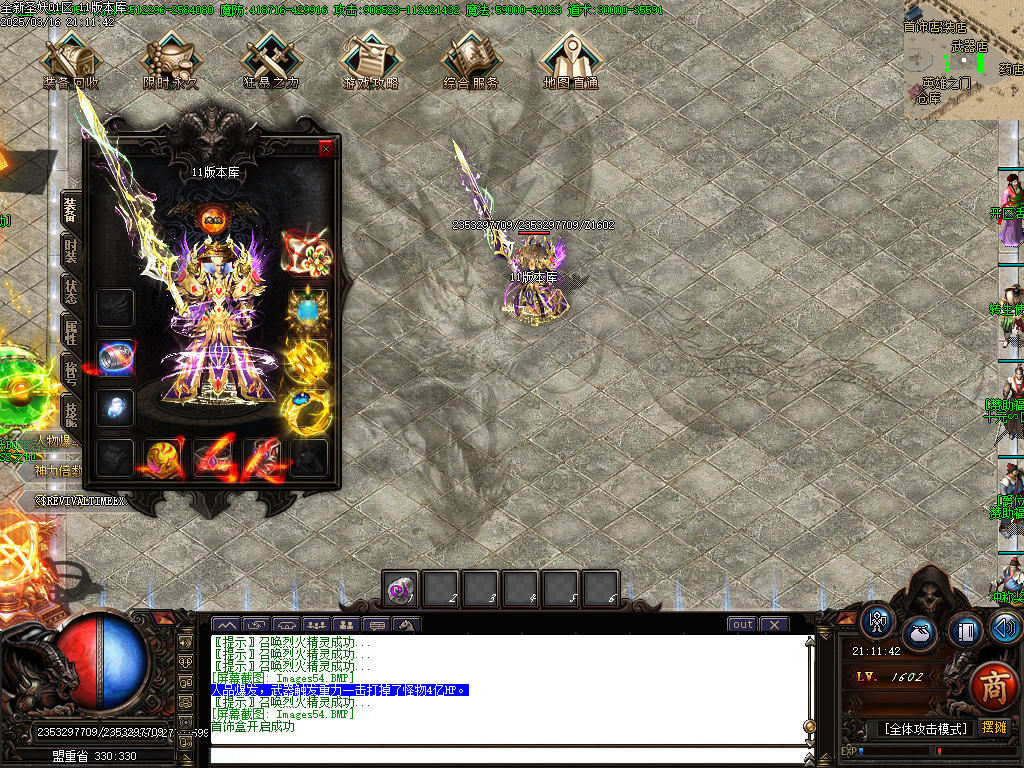Open the 地图直通 map teleport menu
The height and width of the screenshot is (768, 1024).
[571, 60]
